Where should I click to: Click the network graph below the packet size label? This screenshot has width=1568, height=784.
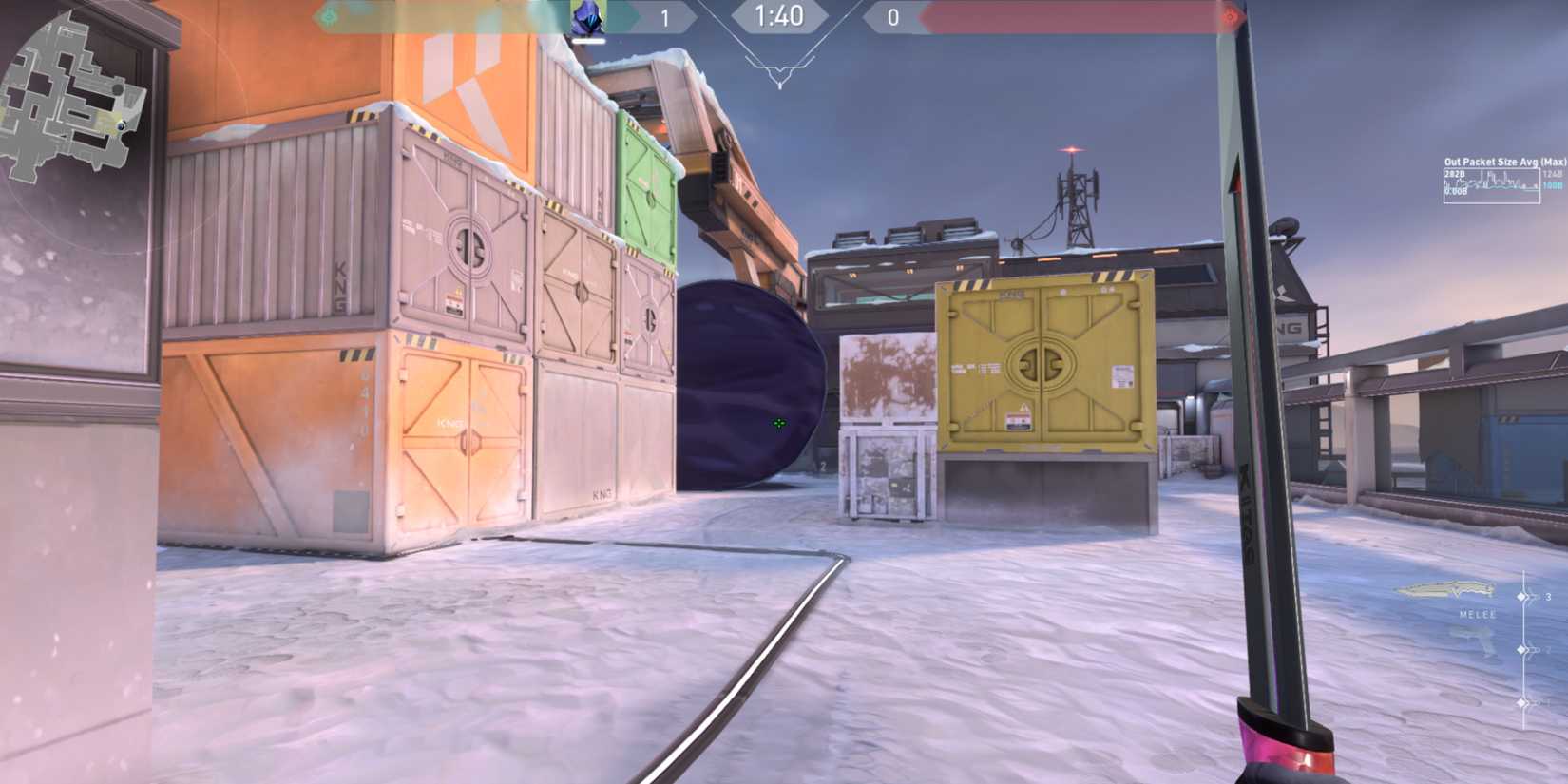1492,188
